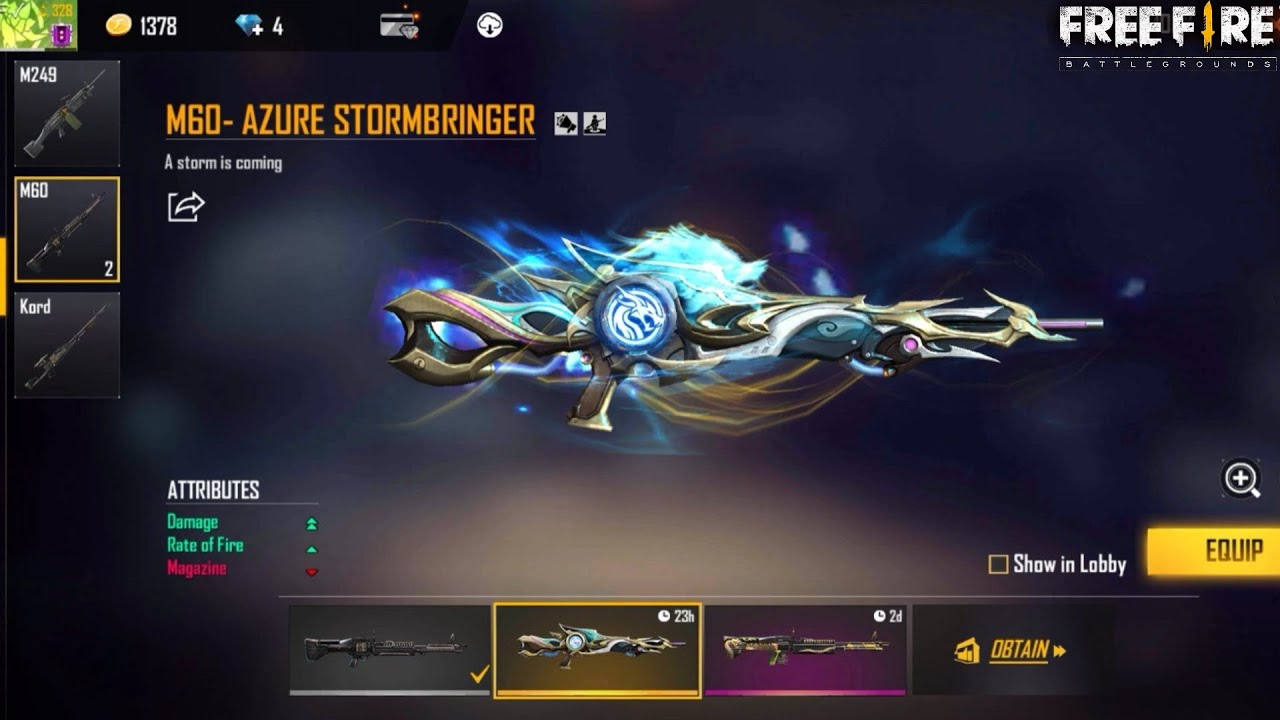Click the highlighted M60 sidebar entry
Screen dimensions: 1280x720
tap(66, 227)
